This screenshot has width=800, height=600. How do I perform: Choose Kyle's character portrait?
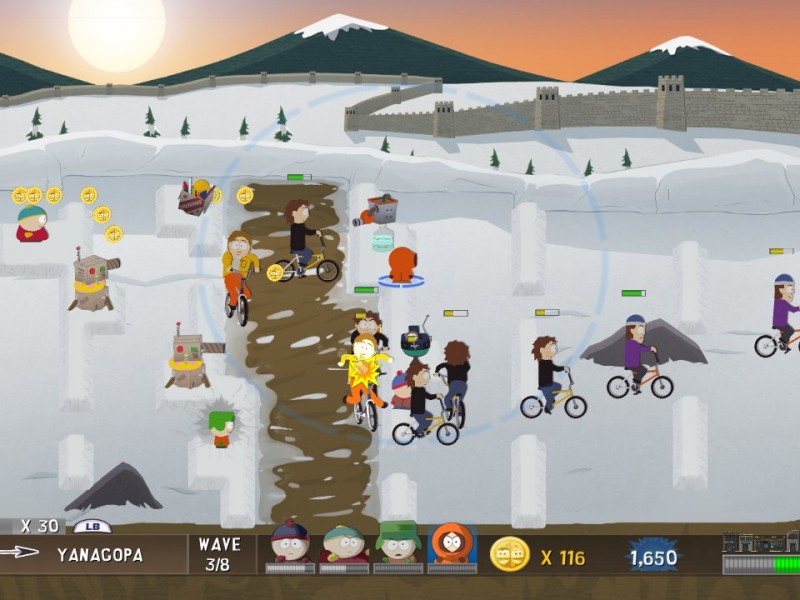point(398,543)
